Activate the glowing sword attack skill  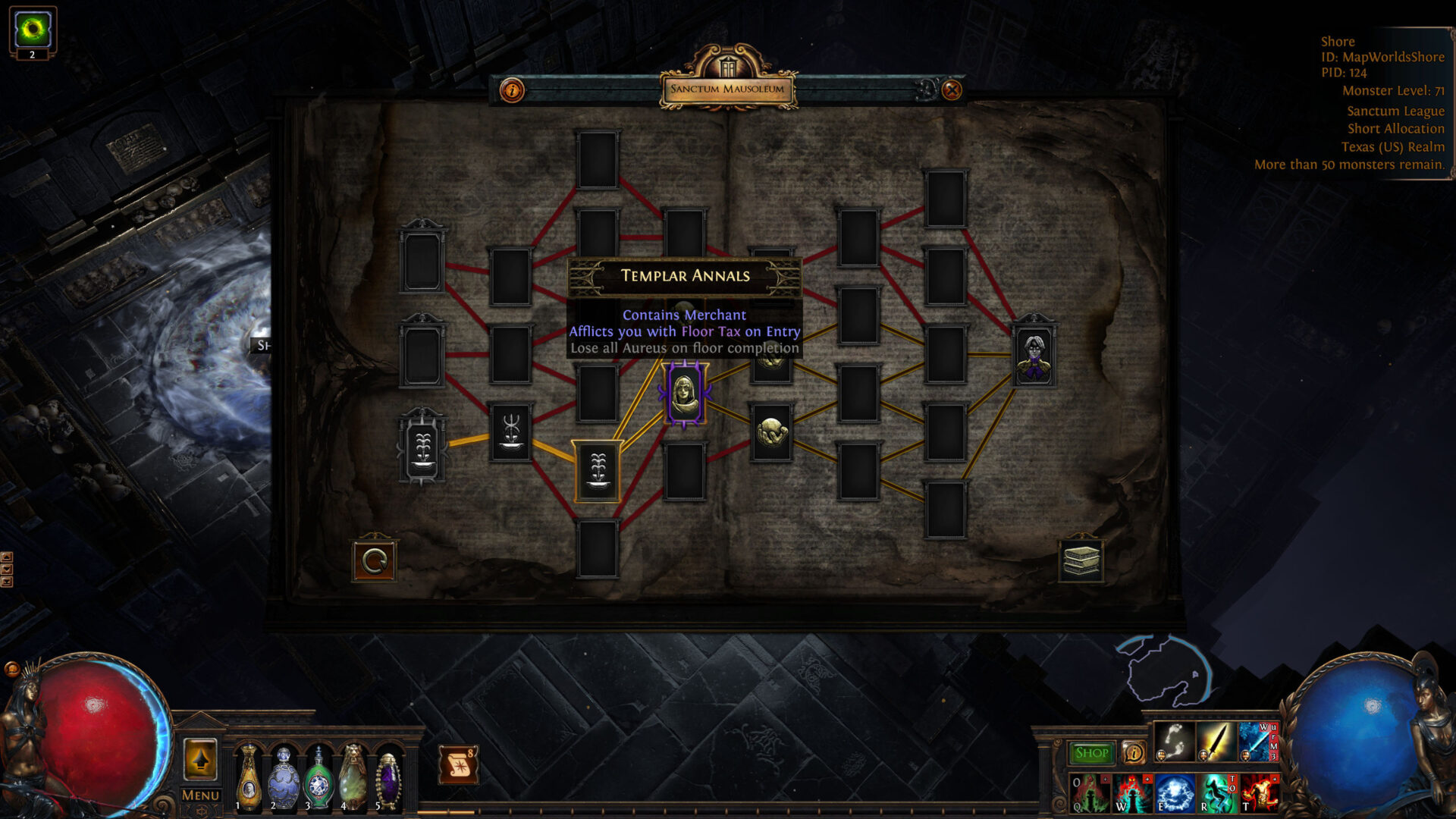tap(1215, 742)
